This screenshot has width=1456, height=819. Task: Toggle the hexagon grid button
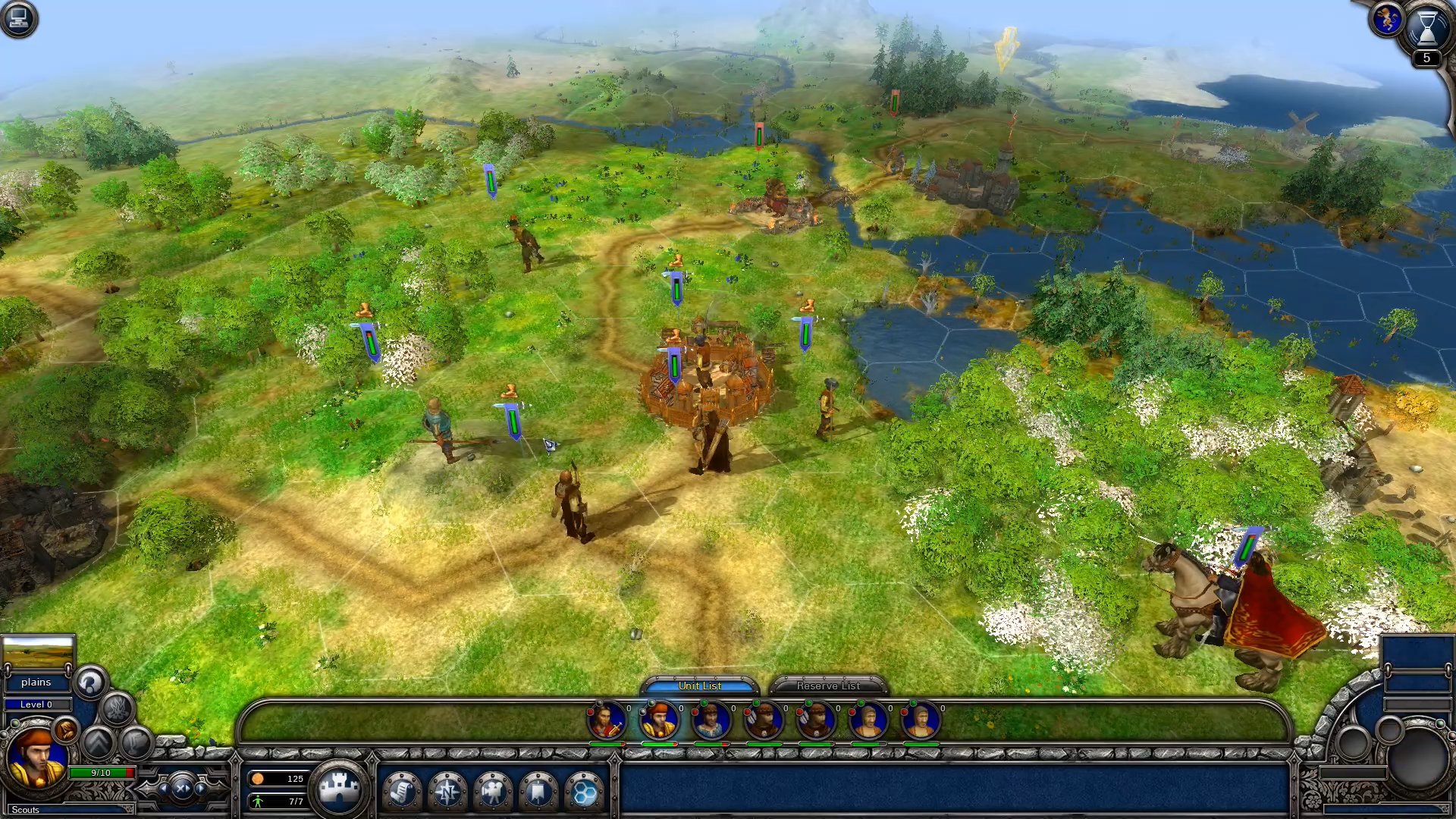584,792
